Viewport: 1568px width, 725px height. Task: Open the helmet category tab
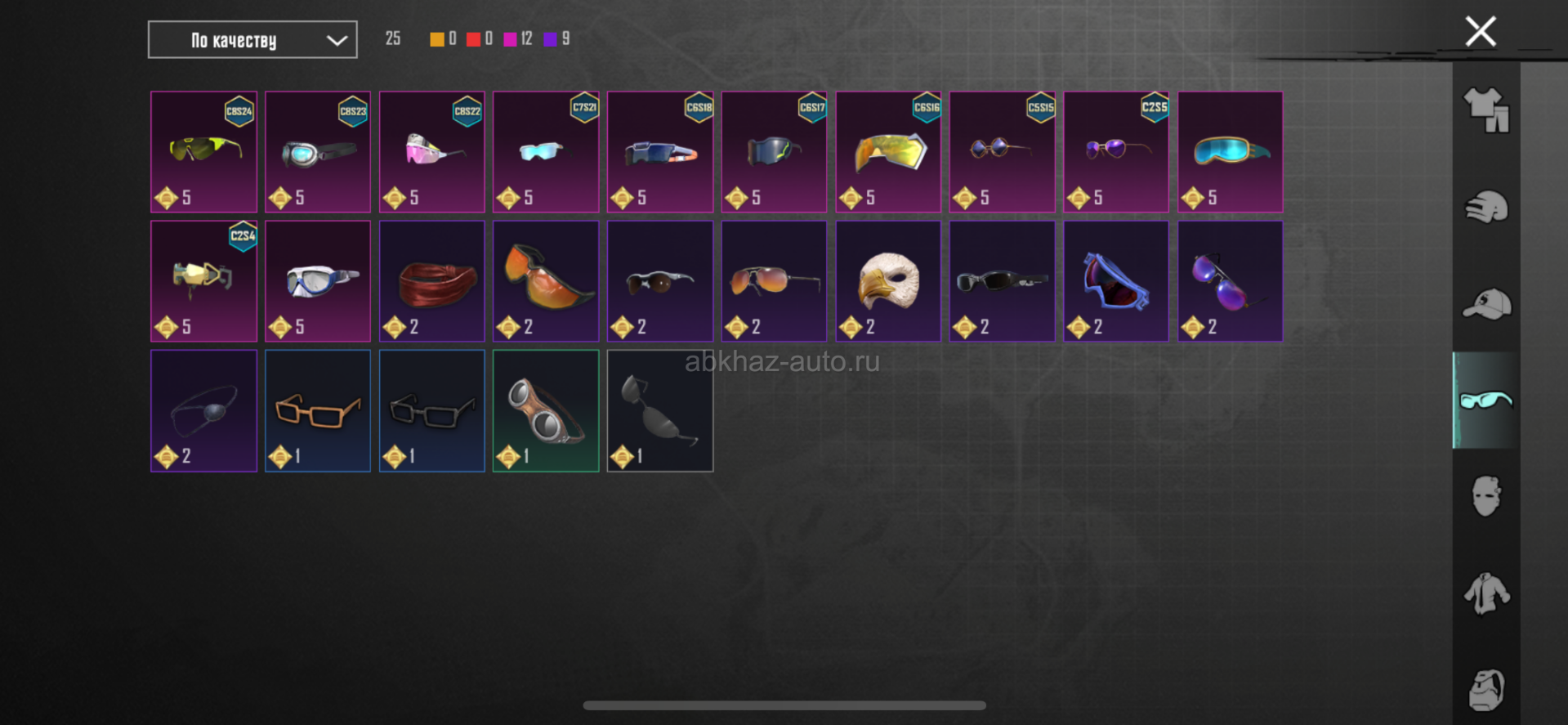(1485, 207)
